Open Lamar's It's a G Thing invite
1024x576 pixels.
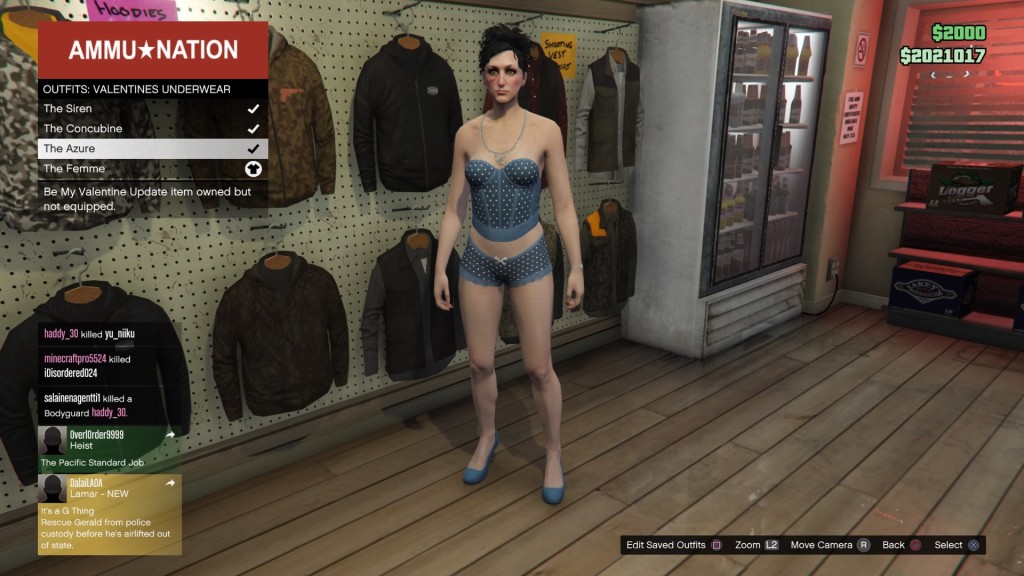tap(109, 514)
